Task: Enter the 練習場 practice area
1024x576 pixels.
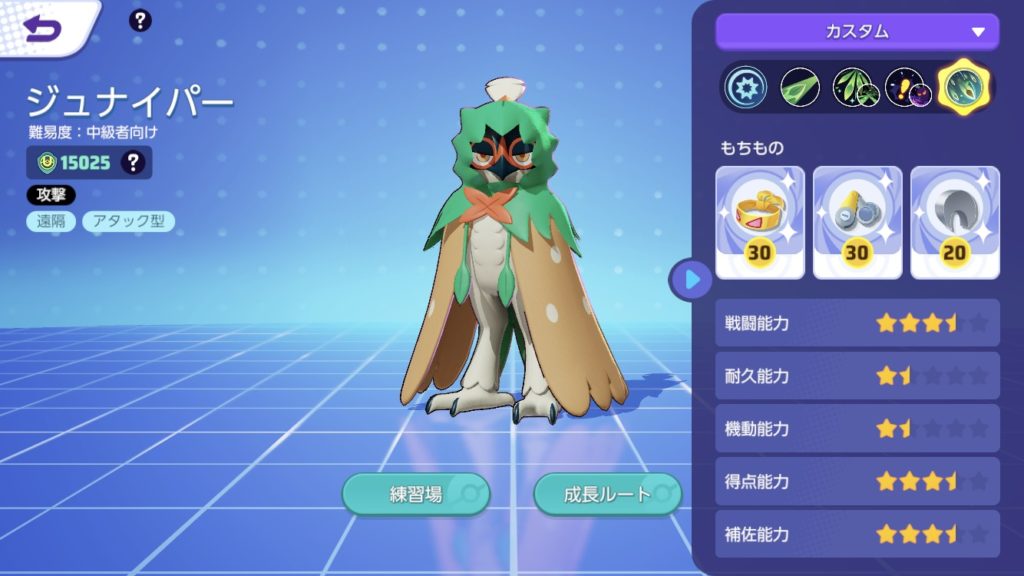Action: click(416, 494)
